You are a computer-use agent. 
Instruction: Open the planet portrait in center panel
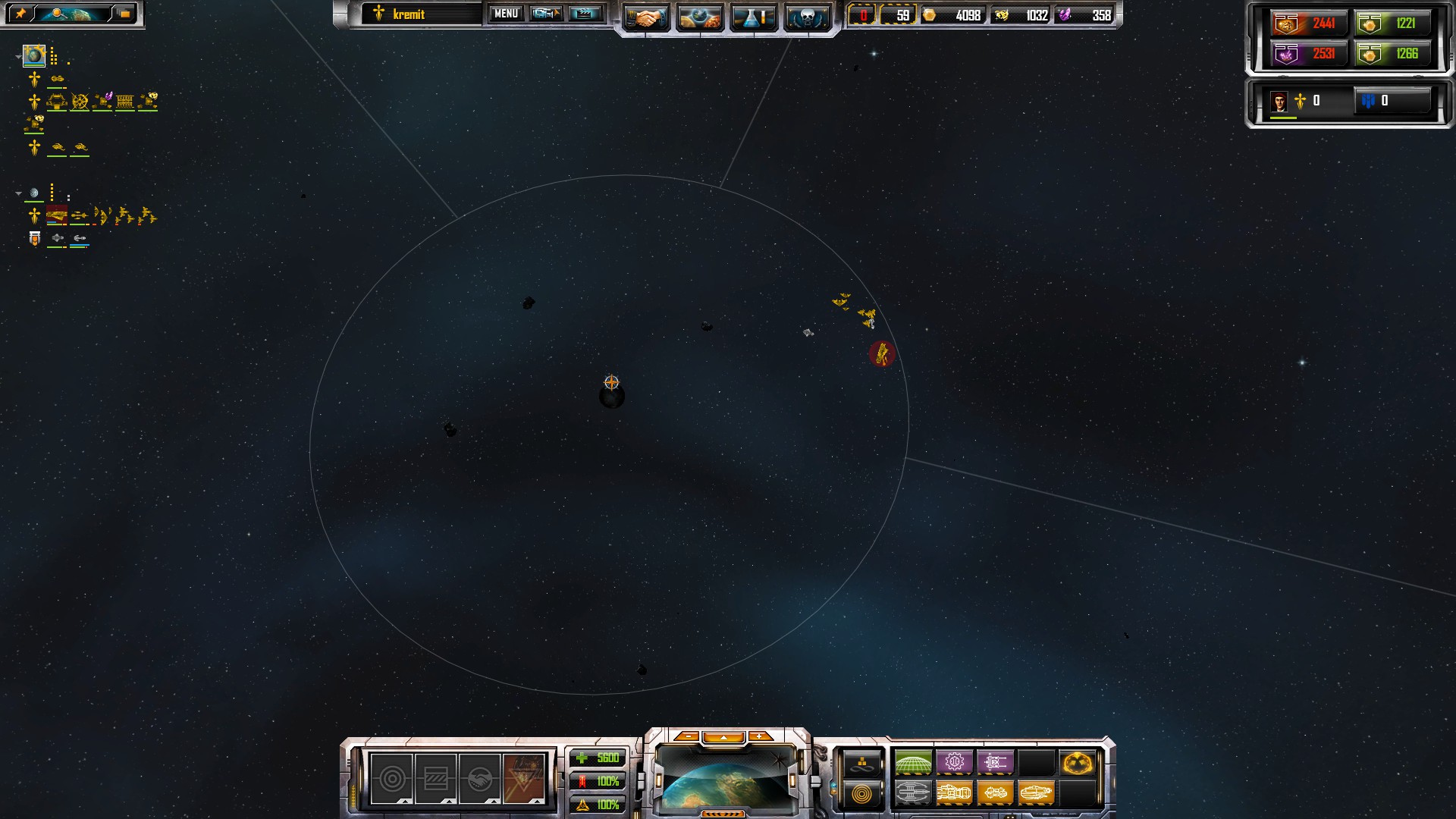click(726, 779)
